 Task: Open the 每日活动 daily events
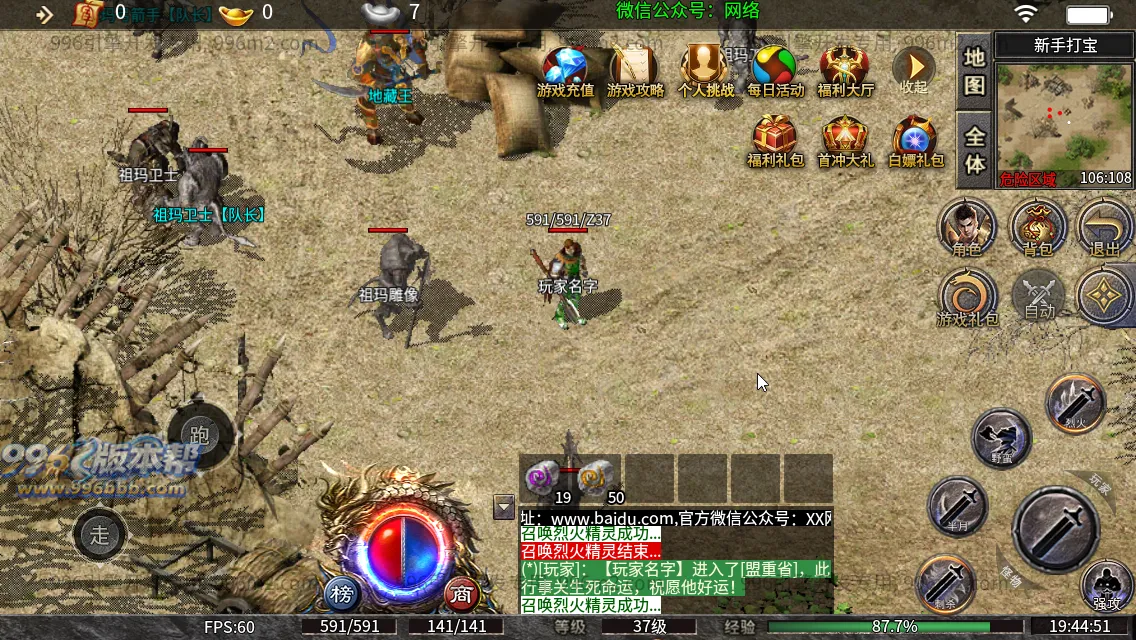775,70
